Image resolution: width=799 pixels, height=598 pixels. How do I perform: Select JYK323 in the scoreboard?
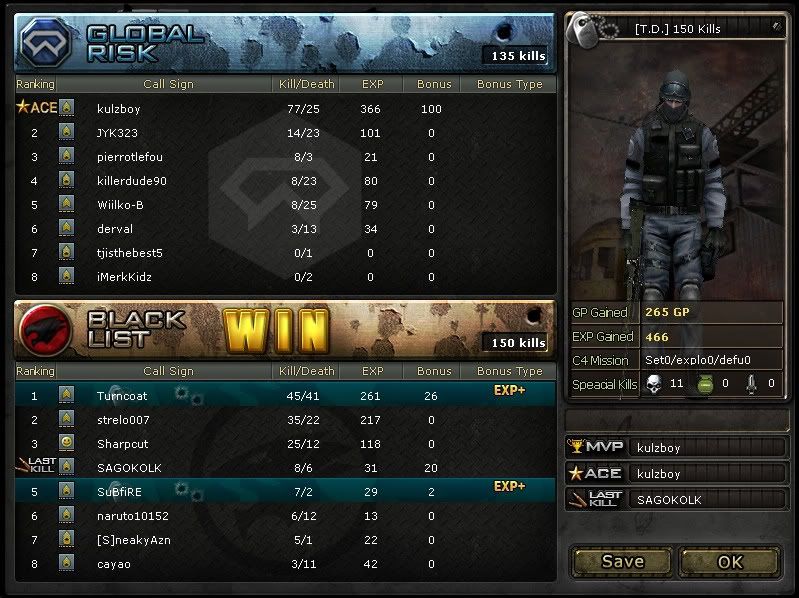[115, 133]
